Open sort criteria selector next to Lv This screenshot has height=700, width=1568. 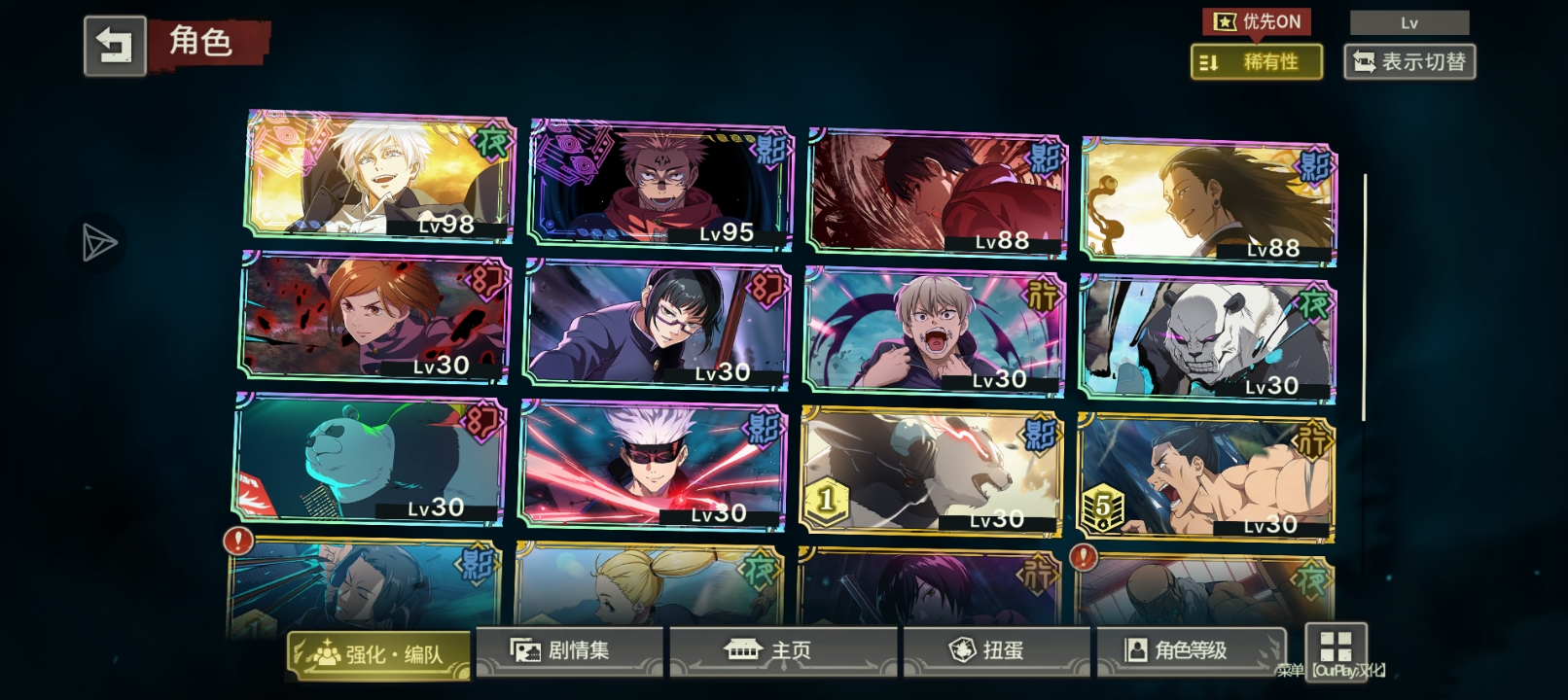(x=1408, y=20)
